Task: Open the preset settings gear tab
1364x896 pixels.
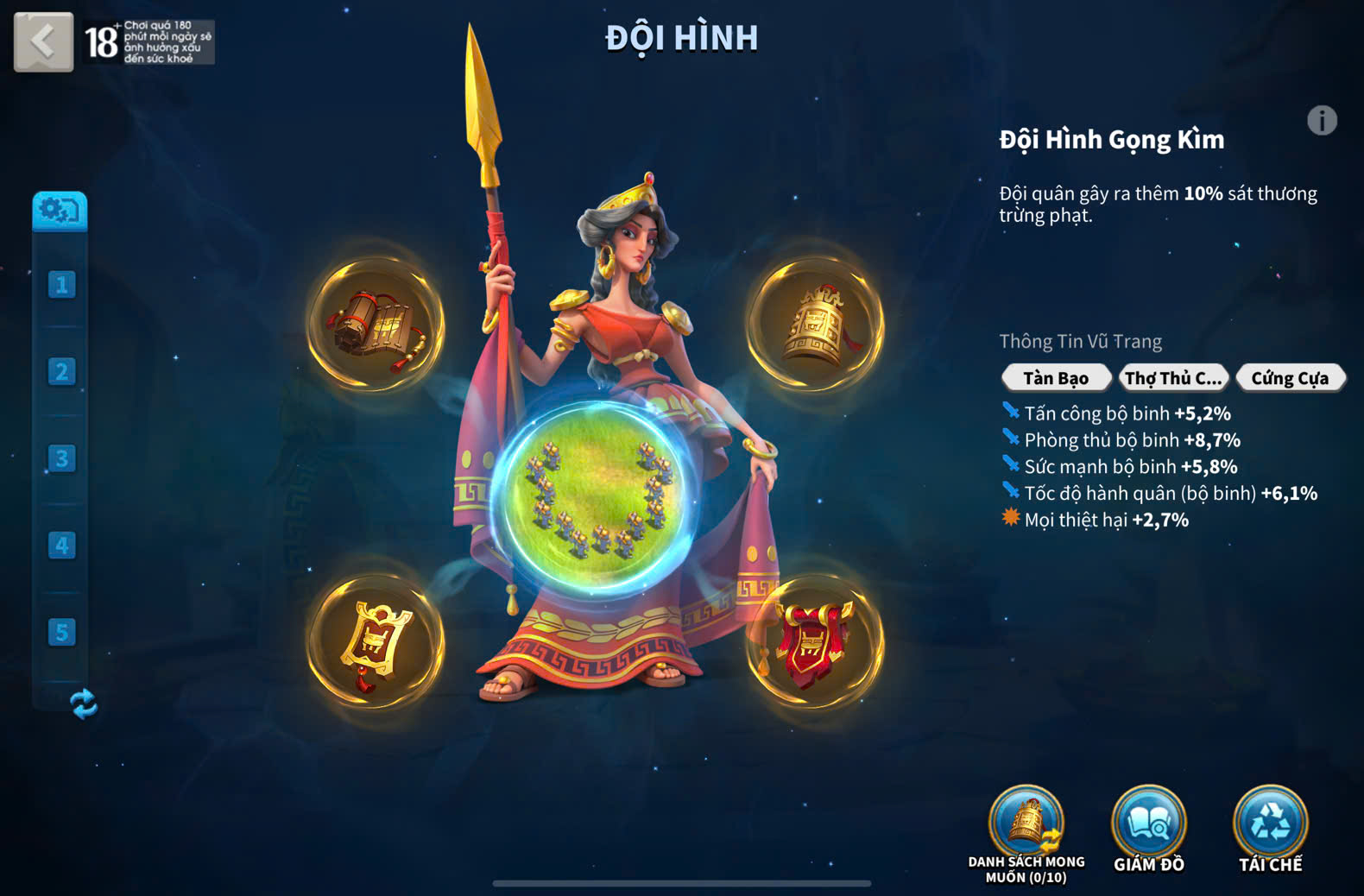Action: pos(60,211)
